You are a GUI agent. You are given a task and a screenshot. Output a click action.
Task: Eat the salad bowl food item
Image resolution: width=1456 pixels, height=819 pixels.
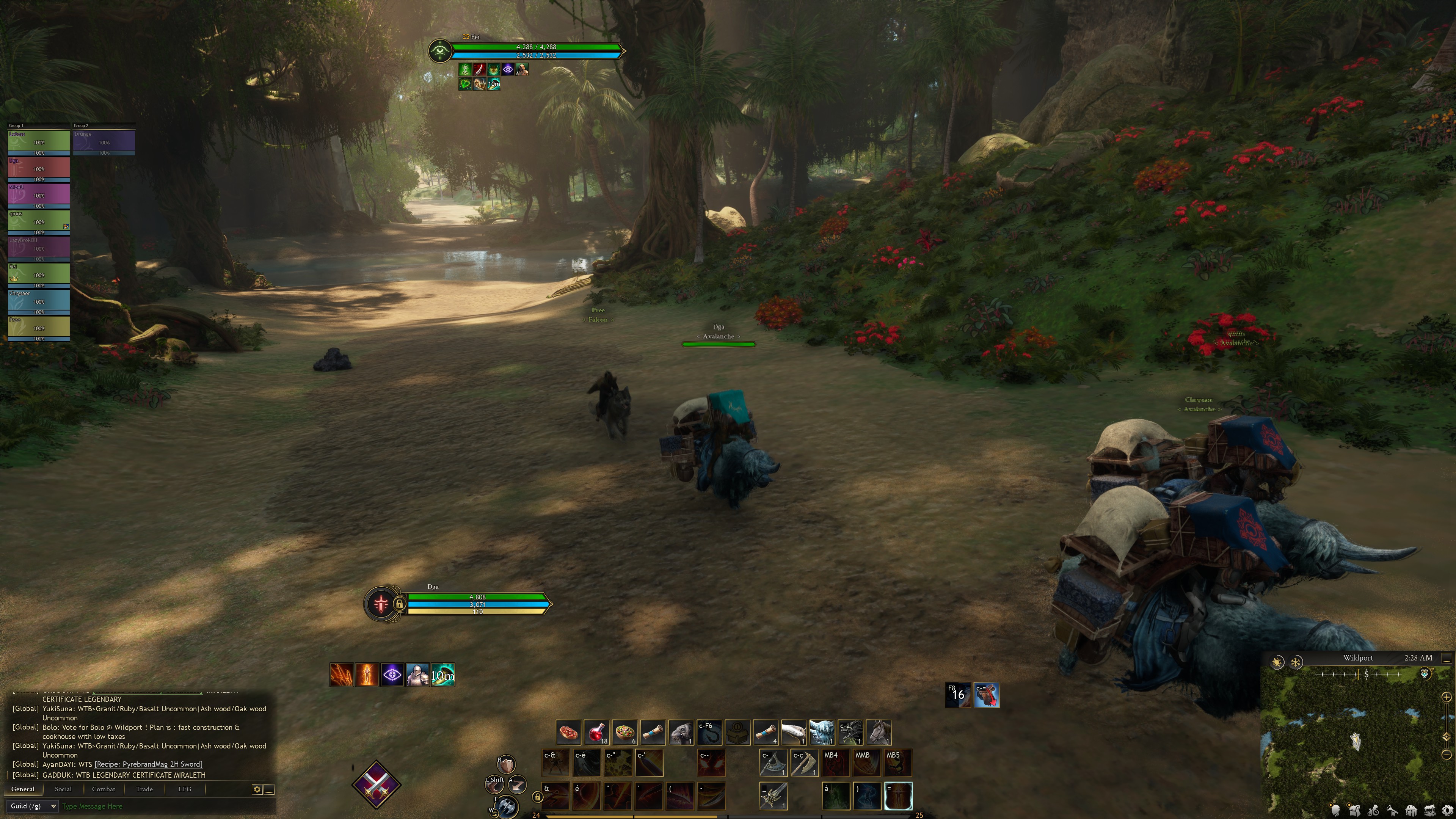[624, 733]
